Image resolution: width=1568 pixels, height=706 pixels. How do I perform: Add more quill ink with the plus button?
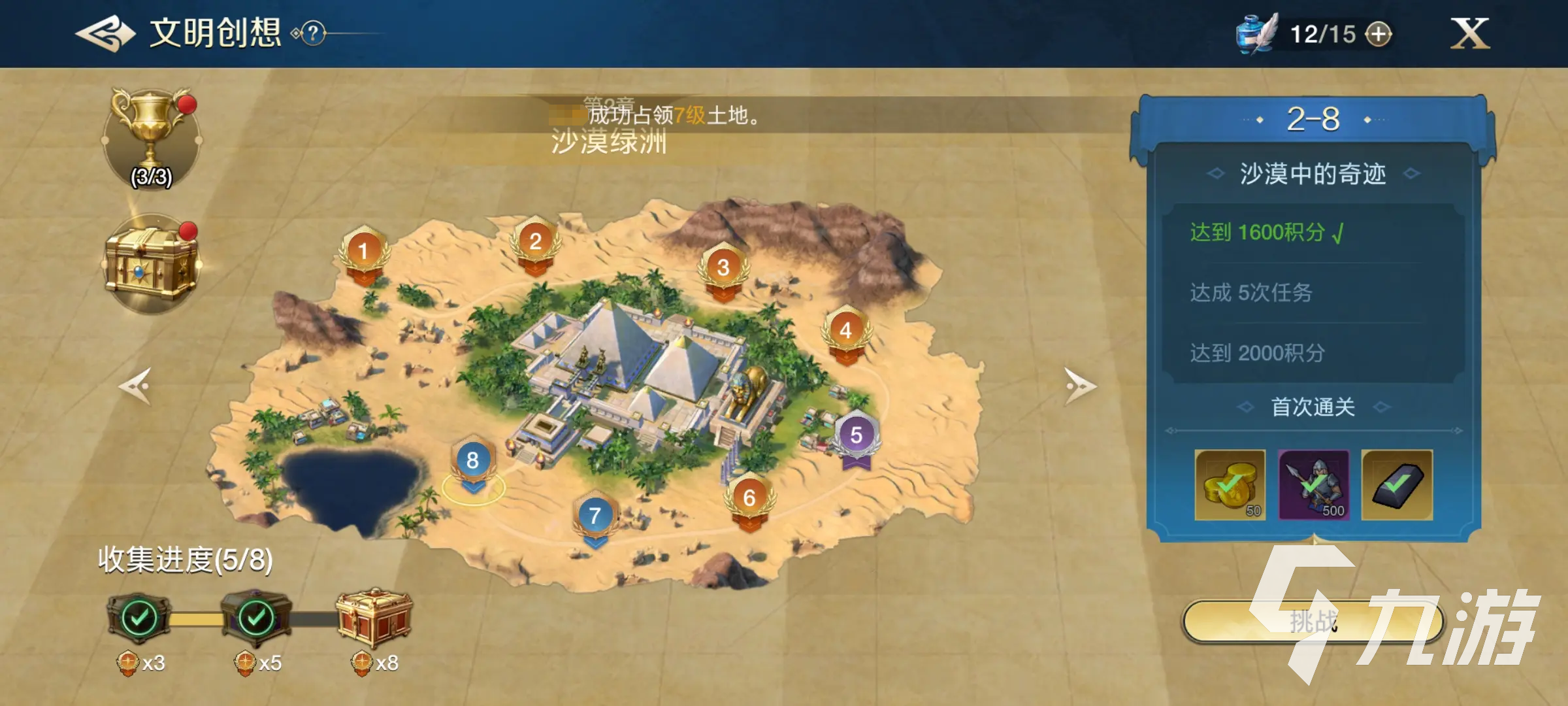click(1379, 34)
